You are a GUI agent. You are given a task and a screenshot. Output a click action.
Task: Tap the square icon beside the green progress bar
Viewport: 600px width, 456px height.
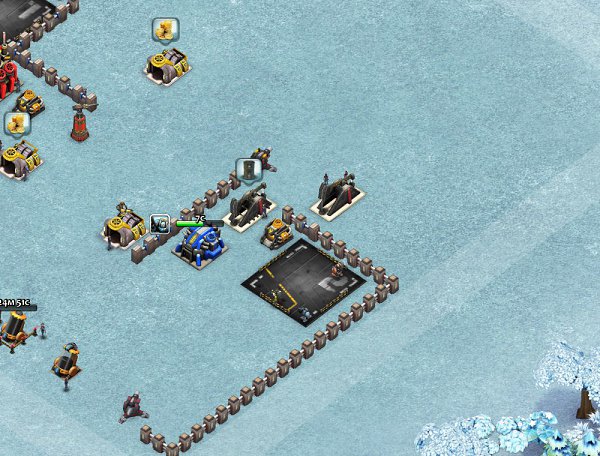(x=160, y=223)
